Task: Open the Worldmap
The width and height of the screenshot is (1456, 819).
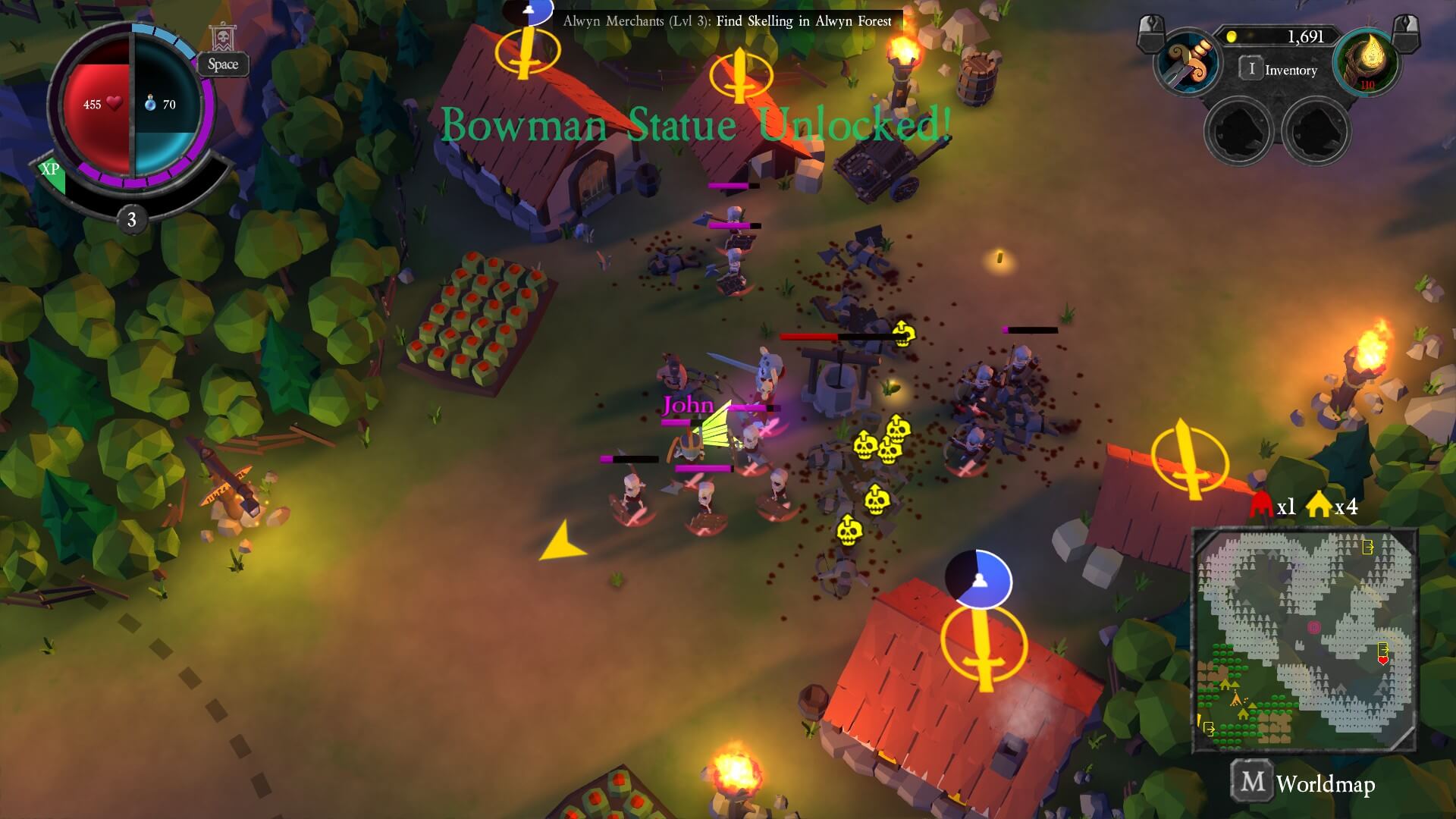Action: coord(1303,783)
